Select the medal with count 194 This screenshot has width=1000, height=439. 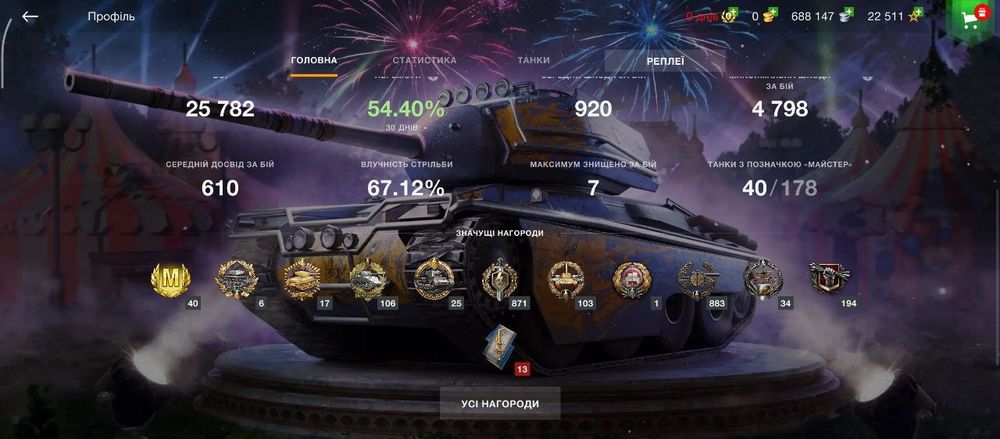click(x=829, y=278)
